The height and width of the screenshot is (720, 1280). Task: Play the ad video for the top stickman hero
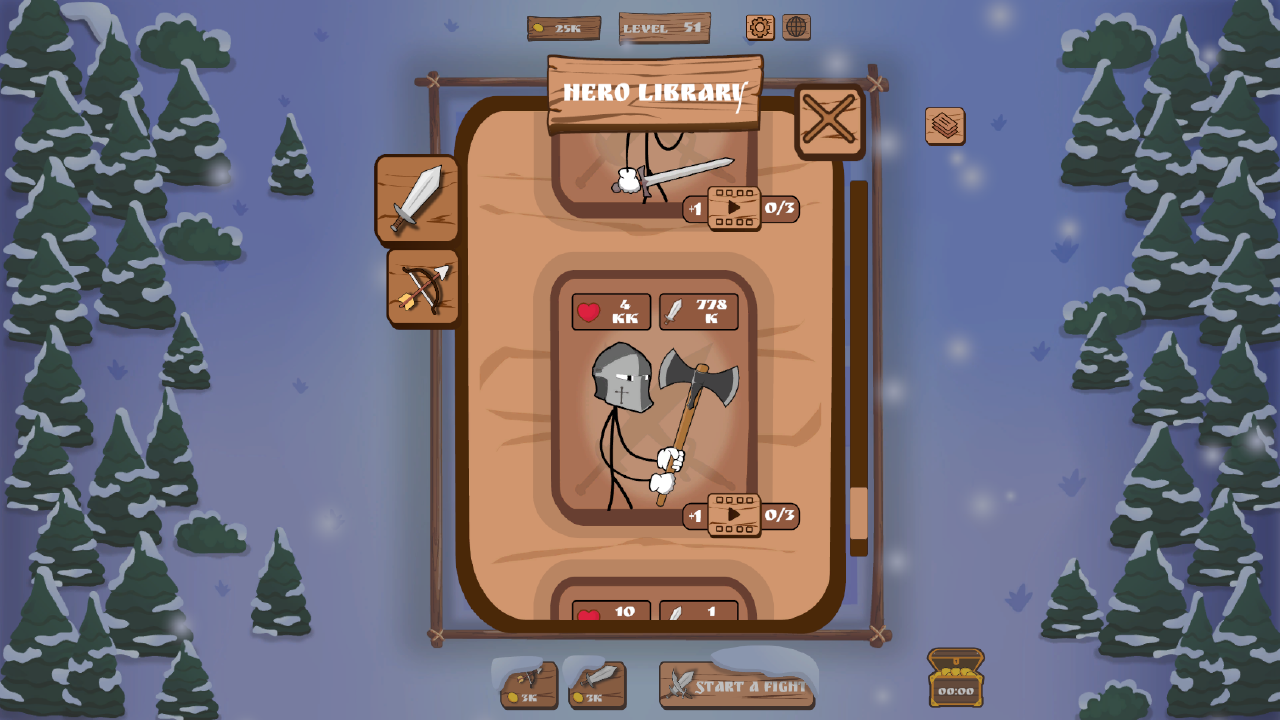[x=736, y=209]
